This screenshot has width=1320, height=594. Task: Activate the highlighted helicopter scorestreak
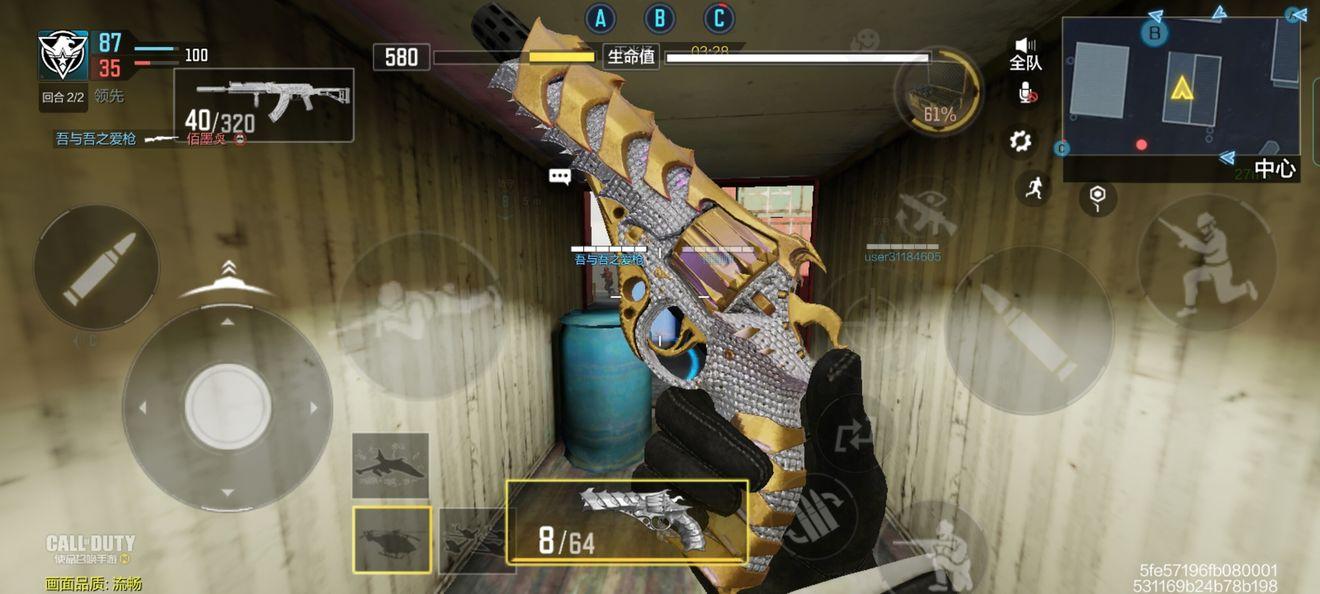point(391,539)
